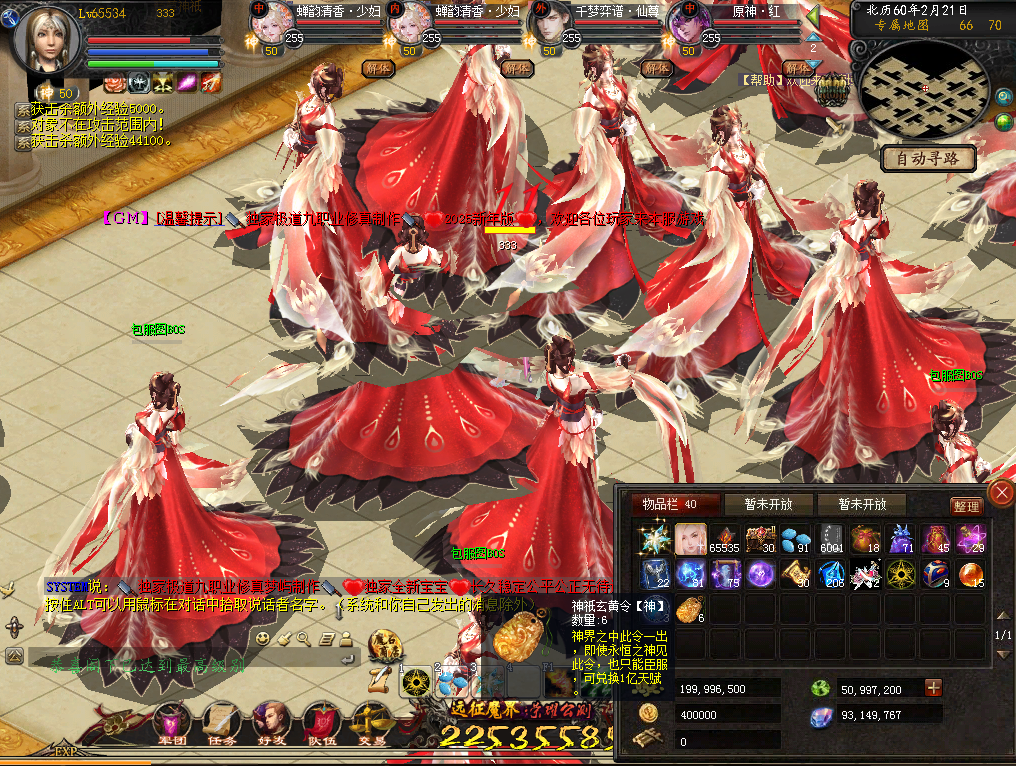Image resolution: width=1016 pixels, height=766 pixels.
Task: Click the green arrow collapsing the party bar
Action: click(x=813, y=17)
